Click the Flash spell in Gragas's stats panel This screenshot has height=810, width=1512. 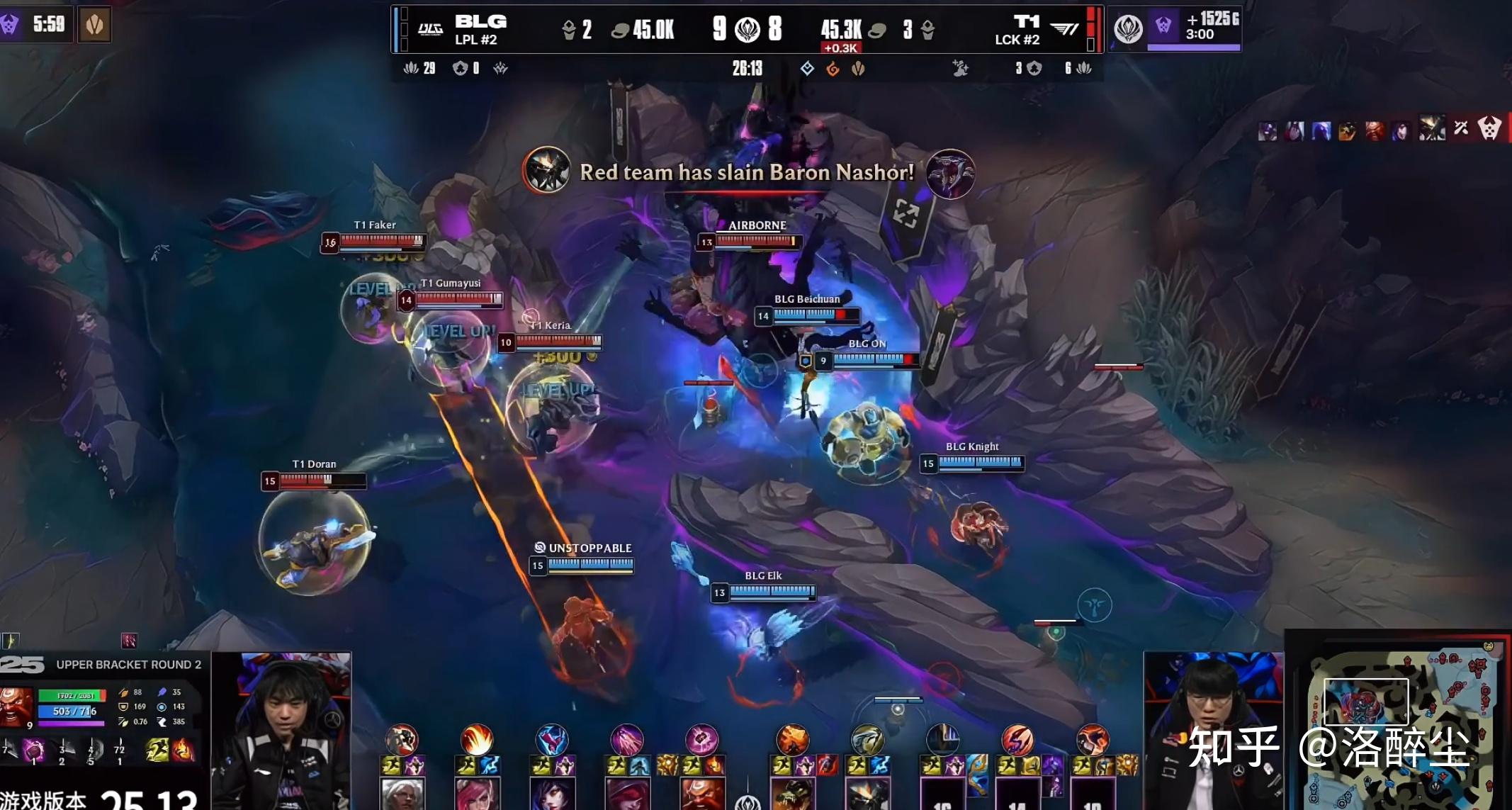click(157, 750)
